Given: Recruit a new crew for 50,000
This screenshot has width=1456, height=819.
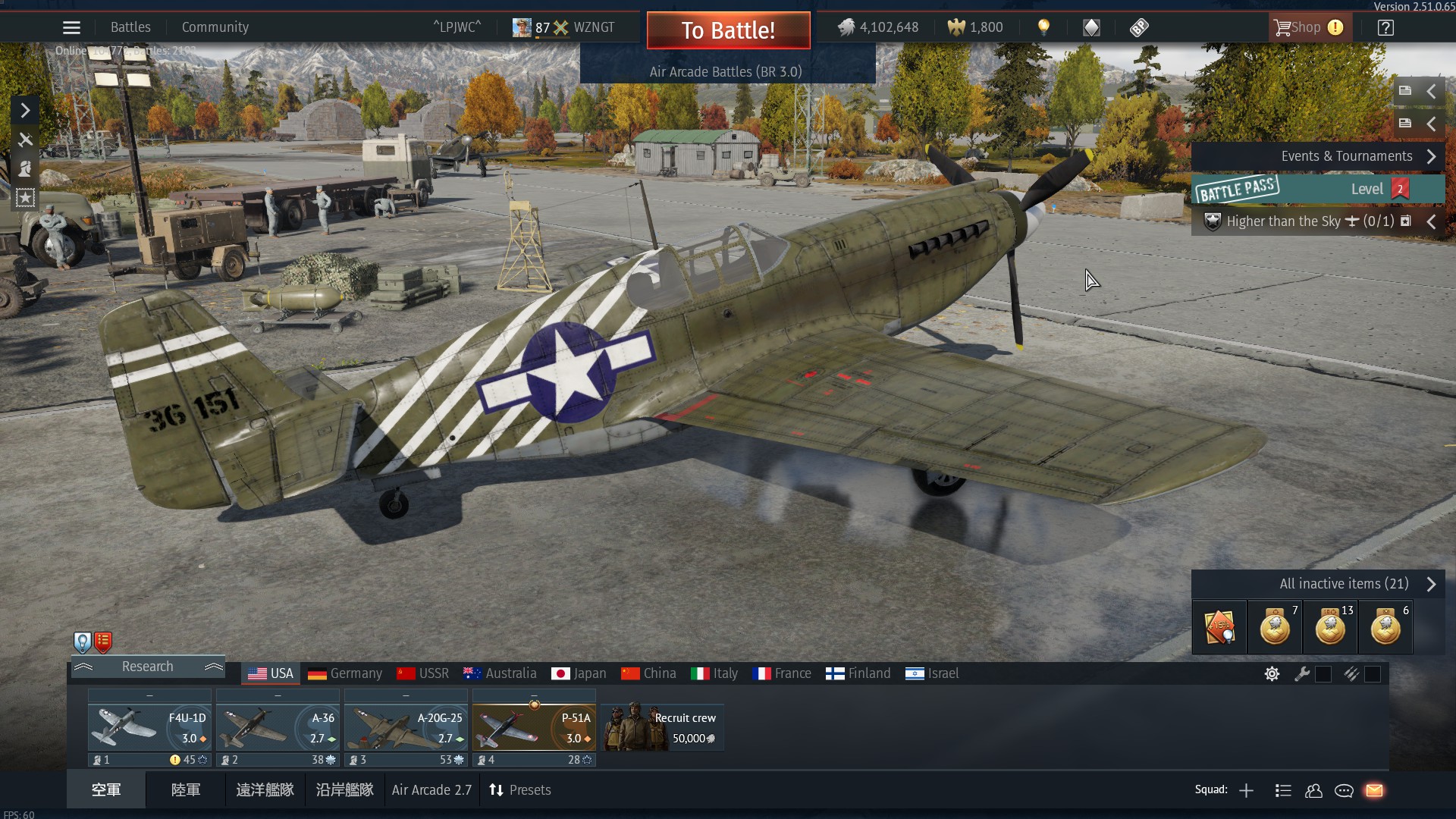Looking at the screenshot, I should coord(663,726).
